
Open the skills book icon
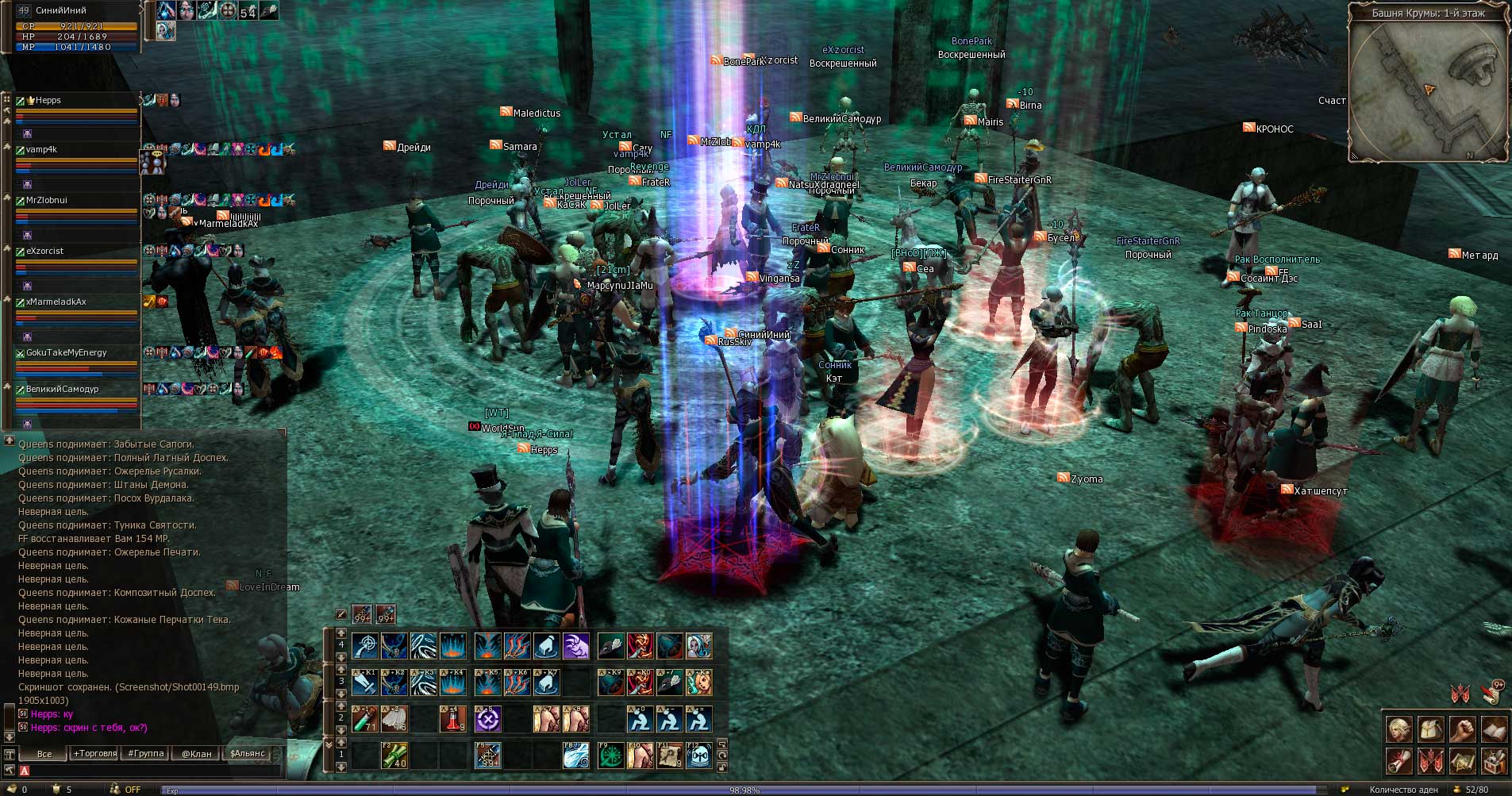[1494, 729]
